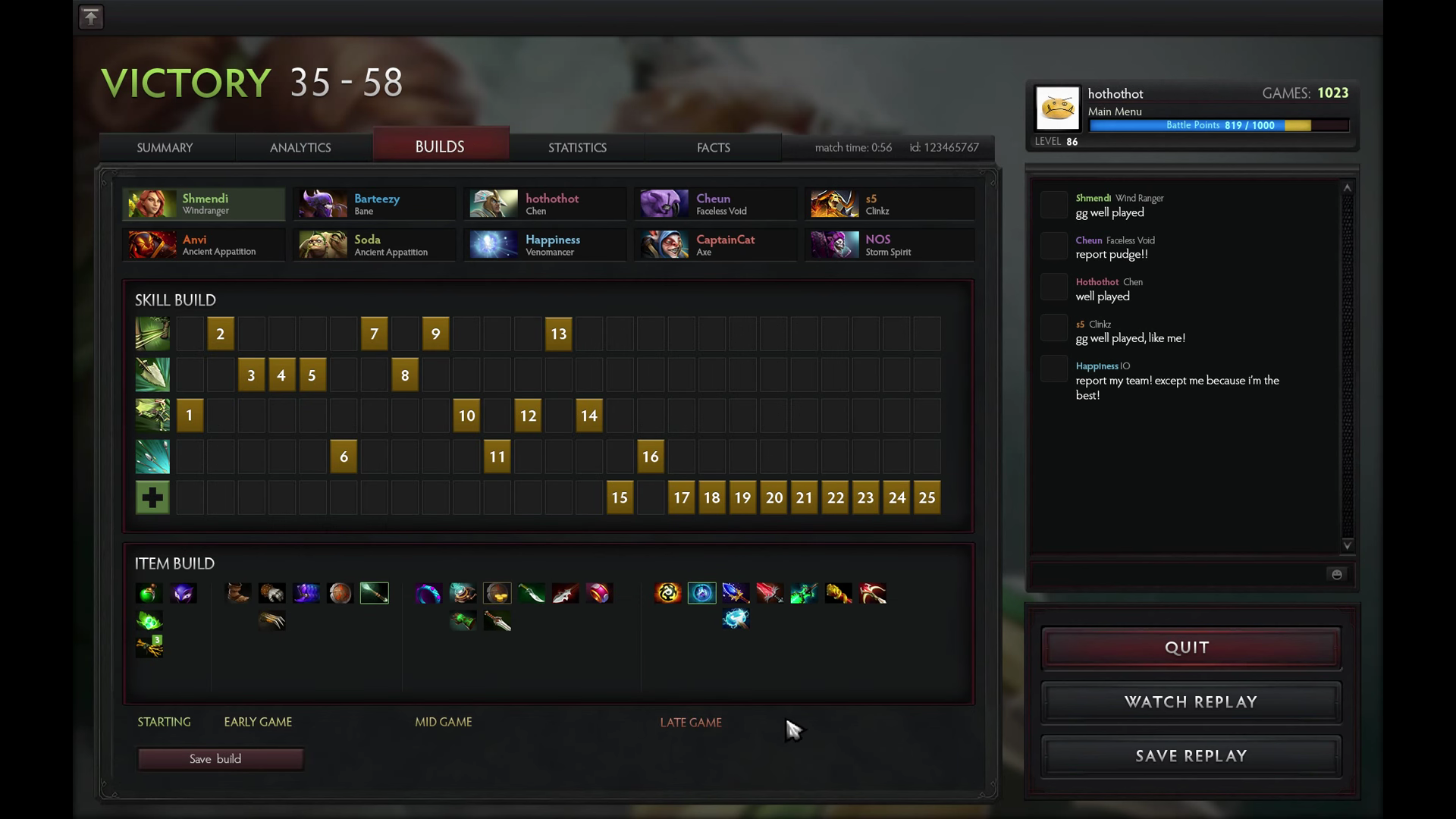This screenshot has width=1456, height=819.
Task: Show the Statistics tab
Action: (577, 147)
